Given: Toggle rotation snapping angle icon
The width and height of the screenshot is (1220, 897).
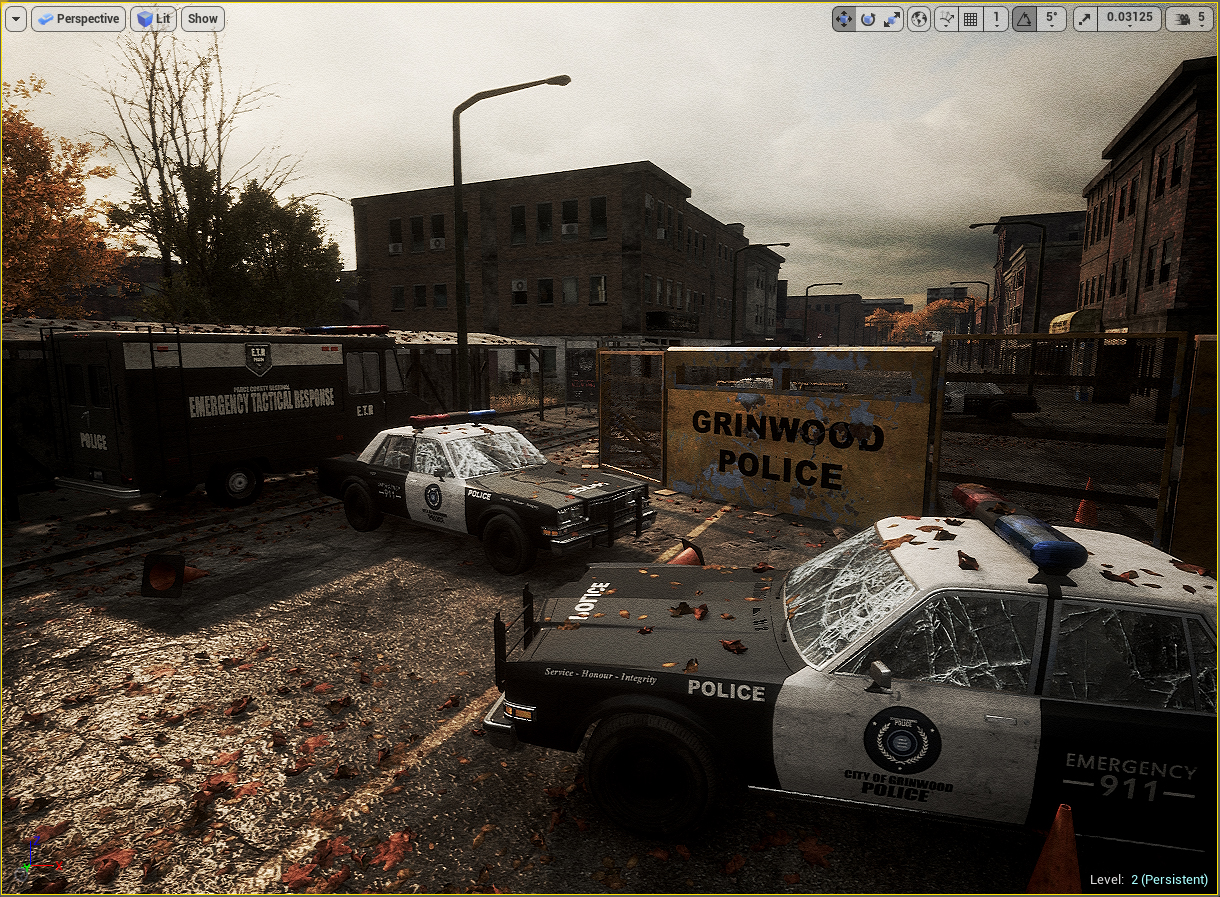Looking at the screenshot, I should point(1024,19).
